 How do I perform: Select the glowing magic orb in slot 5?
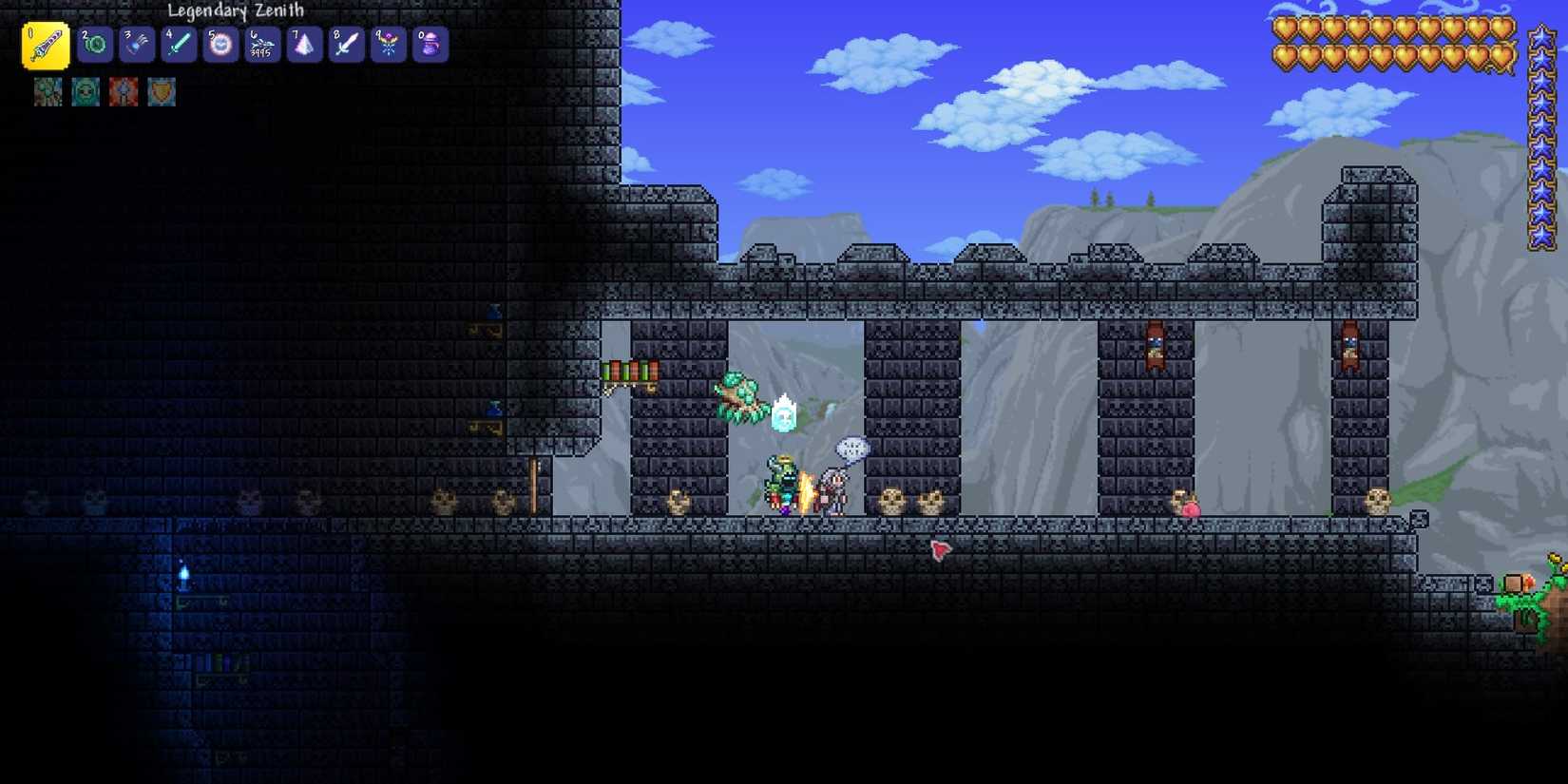pos(220,44)
